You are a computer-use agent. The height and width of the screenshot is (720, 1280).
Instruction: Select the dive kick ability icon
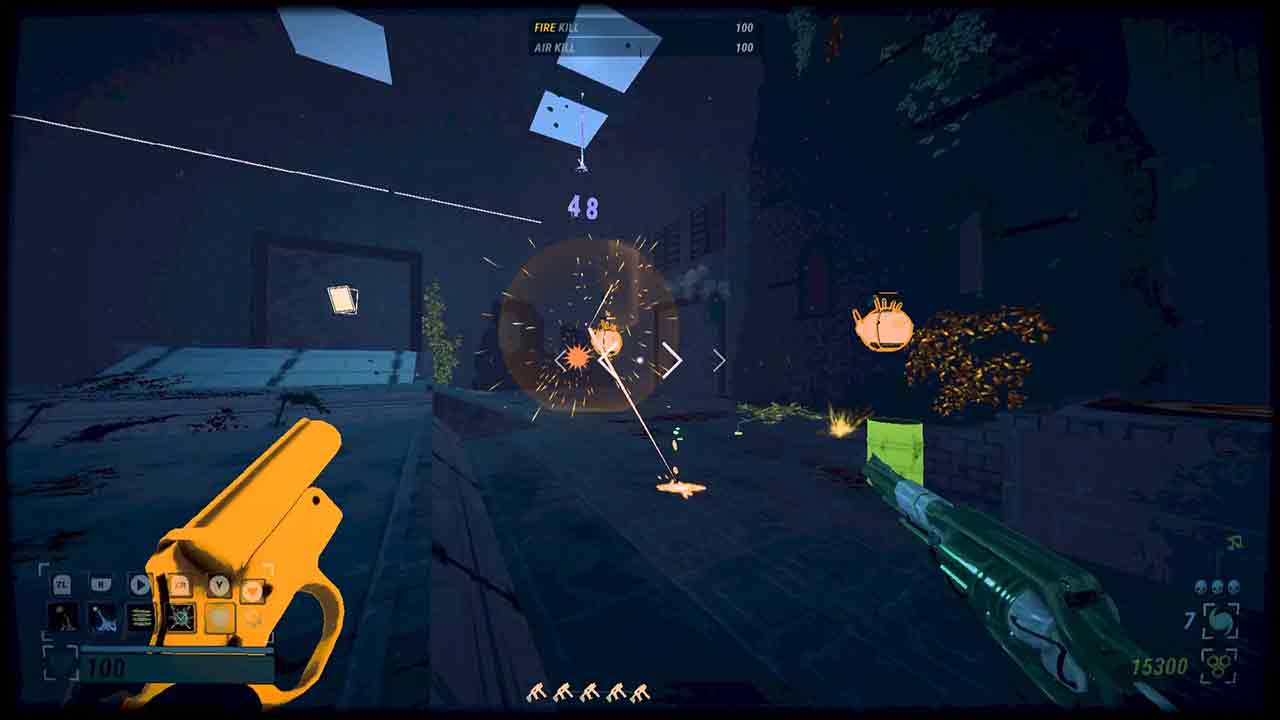[x=65, y=617]
